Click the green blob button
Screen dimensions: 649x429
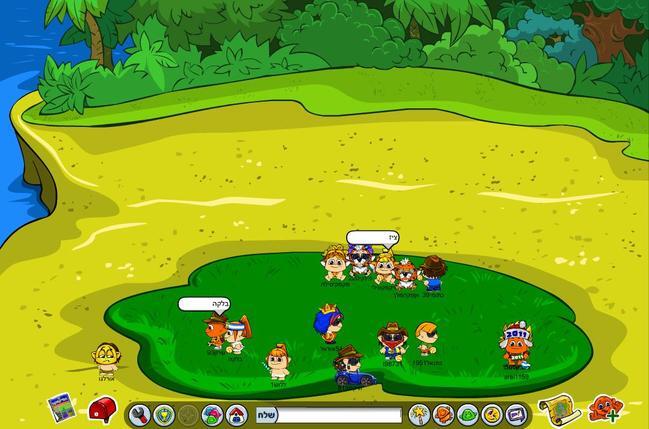click(468, 414)
